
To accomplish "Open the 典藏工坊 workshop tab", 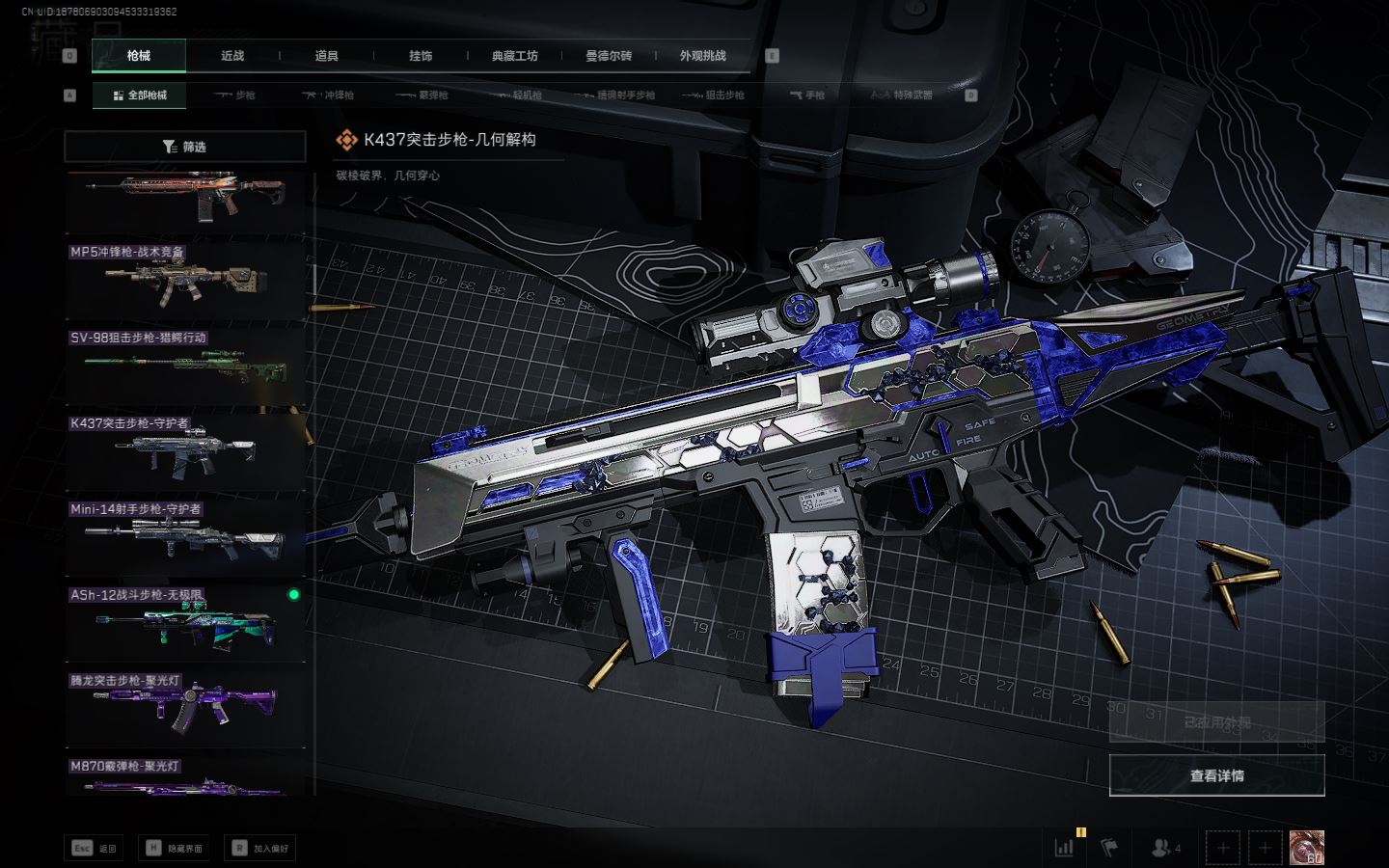I will (x=514, y=56).
